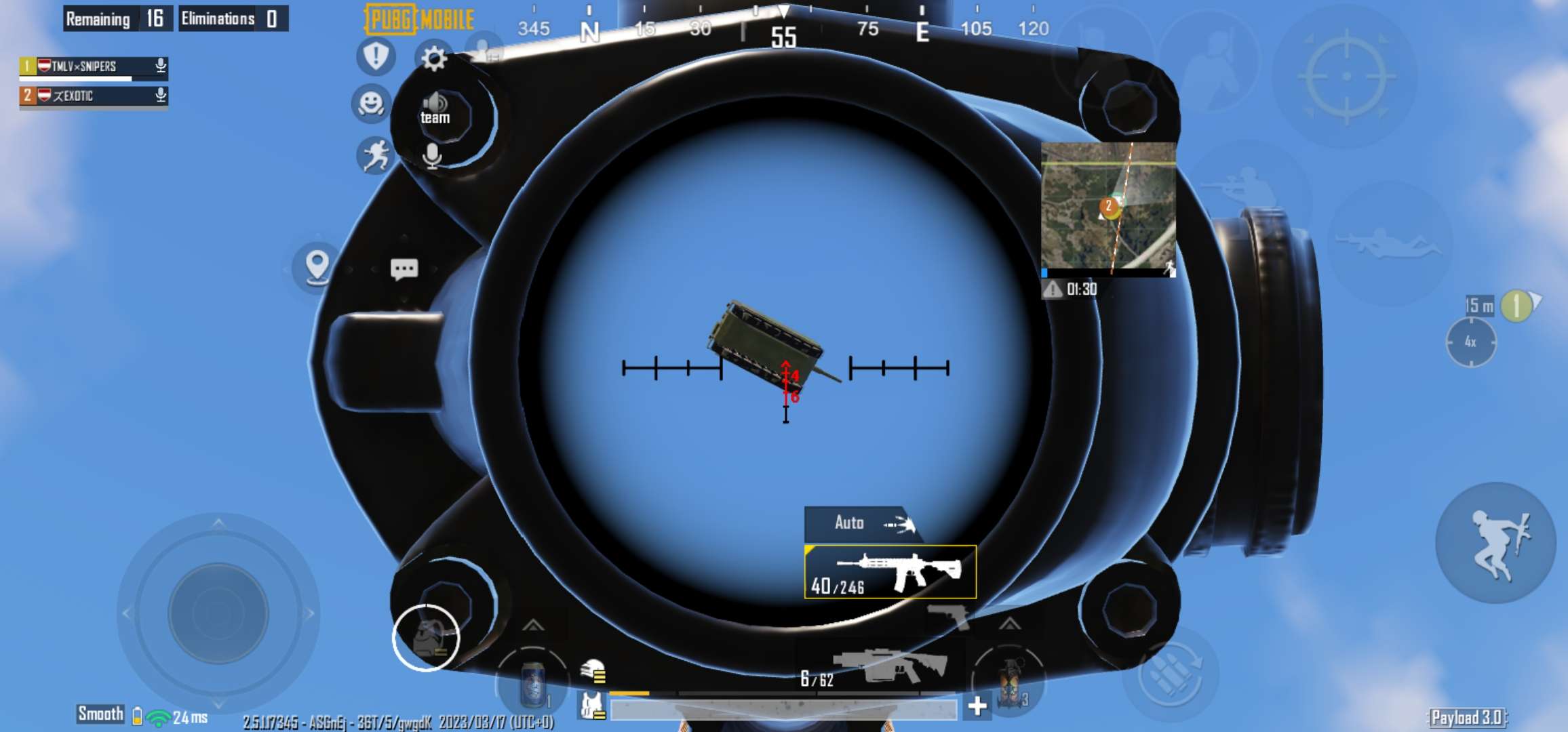This screenshot has height=732, width=1568.
Task: Enable auto-run with the sprint icon
Action: tap(374, 155)
